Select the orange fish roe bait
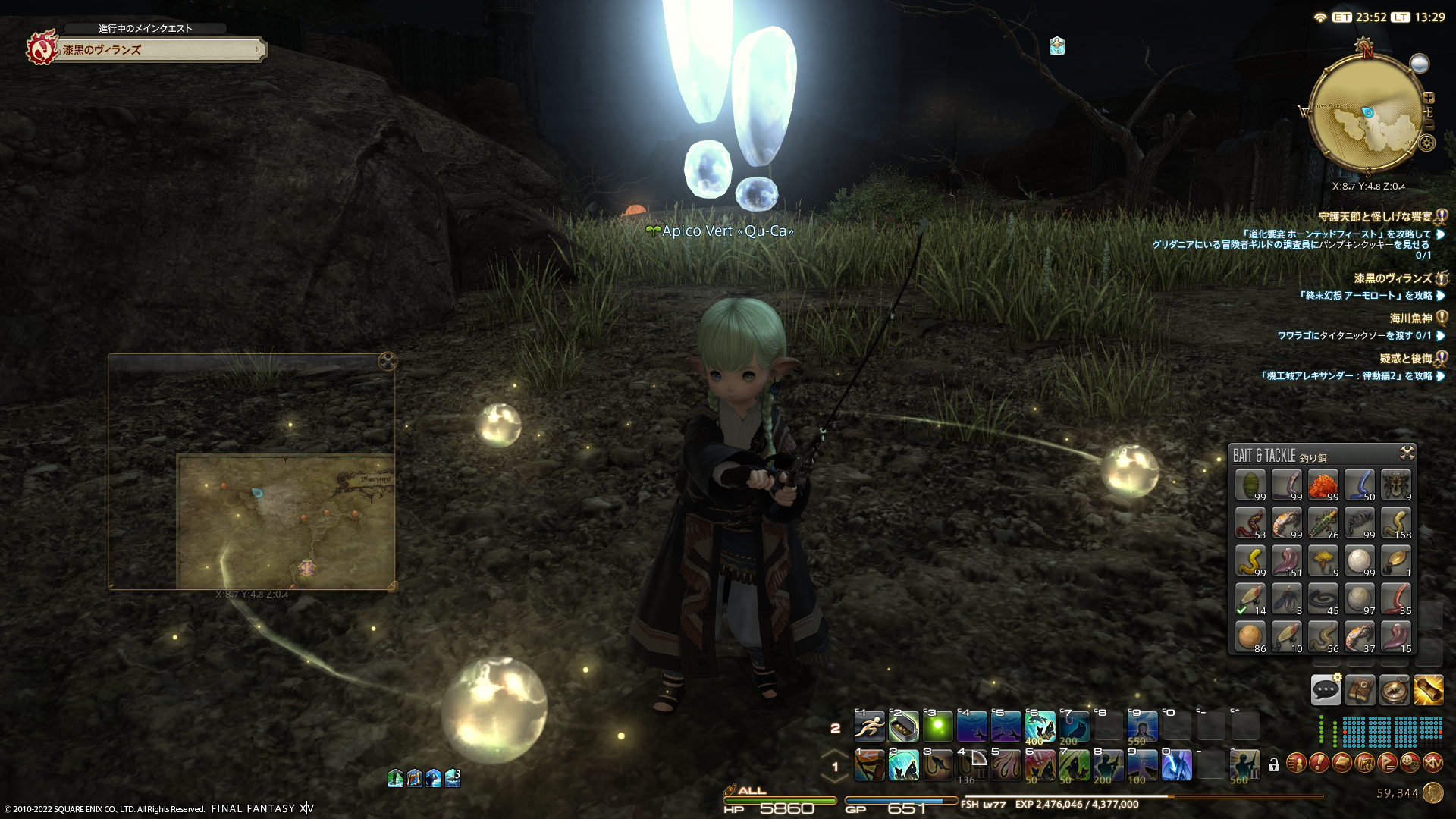Screen dimensions: 1456x819 coord(1323,485)
